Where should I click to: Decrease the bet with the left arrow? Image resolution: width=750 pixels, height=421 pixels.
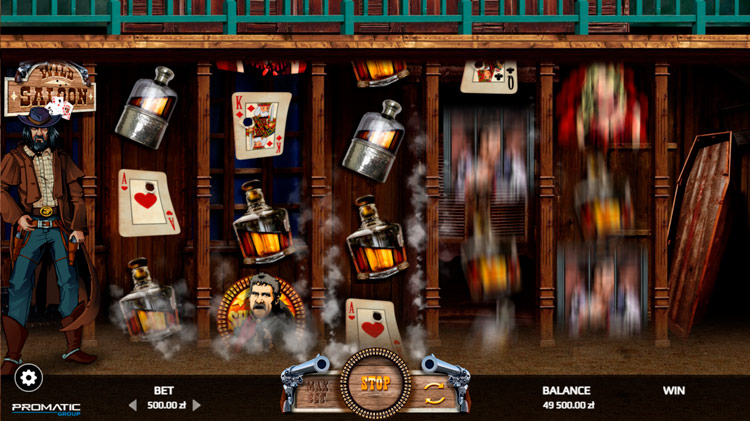pos(132,405)
